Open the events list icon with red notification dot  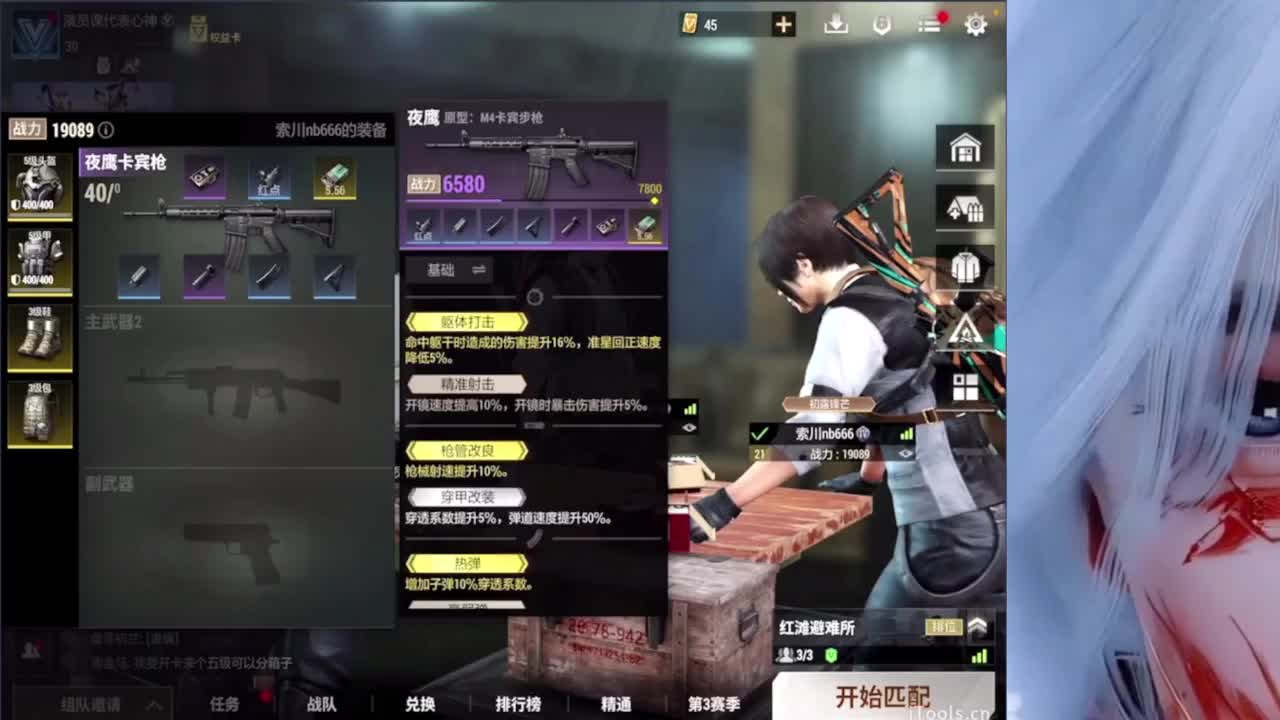[928, 25]
